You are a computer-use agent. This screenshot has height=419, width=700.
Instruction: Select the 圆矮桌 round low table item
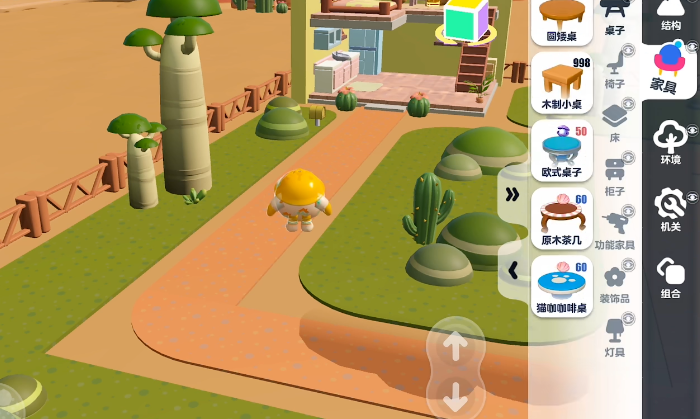pyautogui.click(x=562, y=20)
